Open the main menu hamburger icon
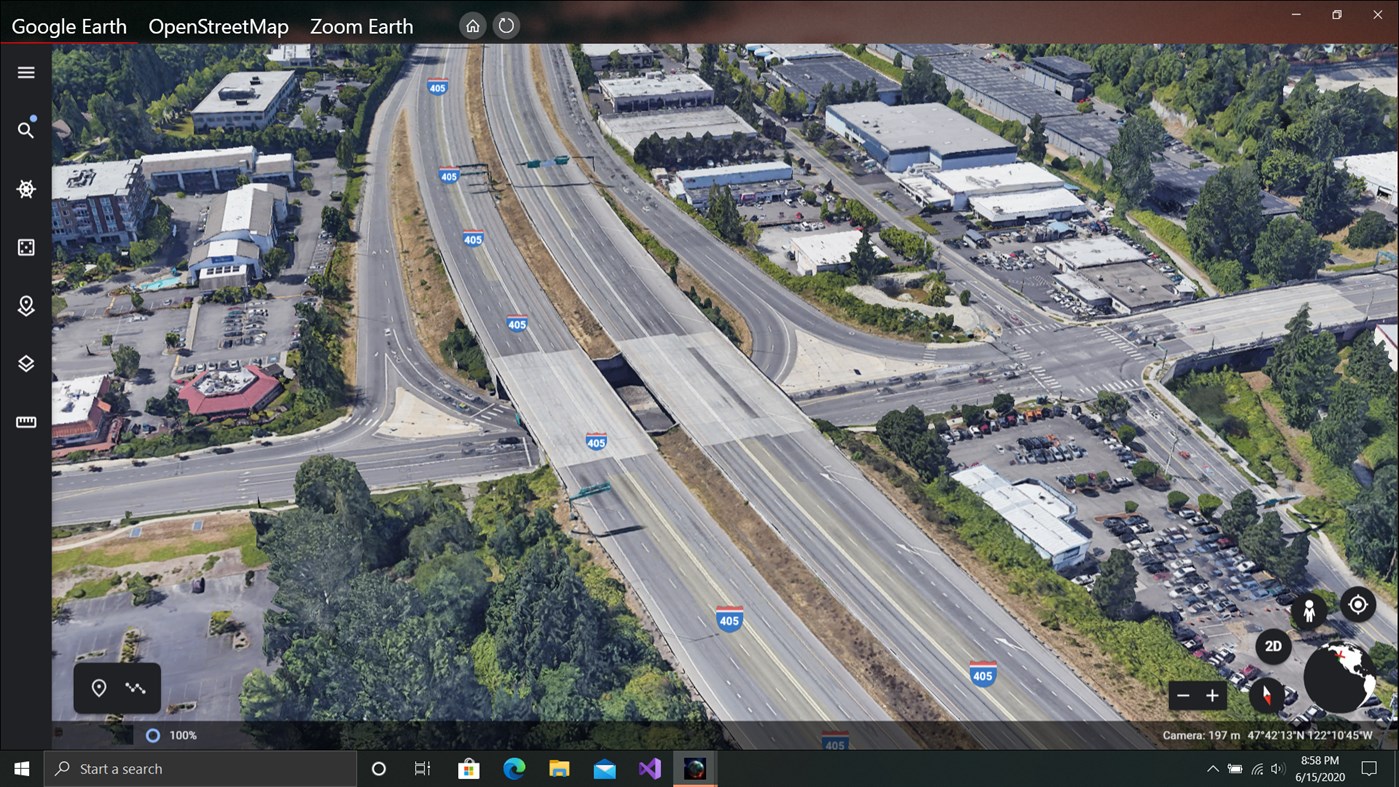This screenshot has width=1399, height=787. tap(25, 72)
